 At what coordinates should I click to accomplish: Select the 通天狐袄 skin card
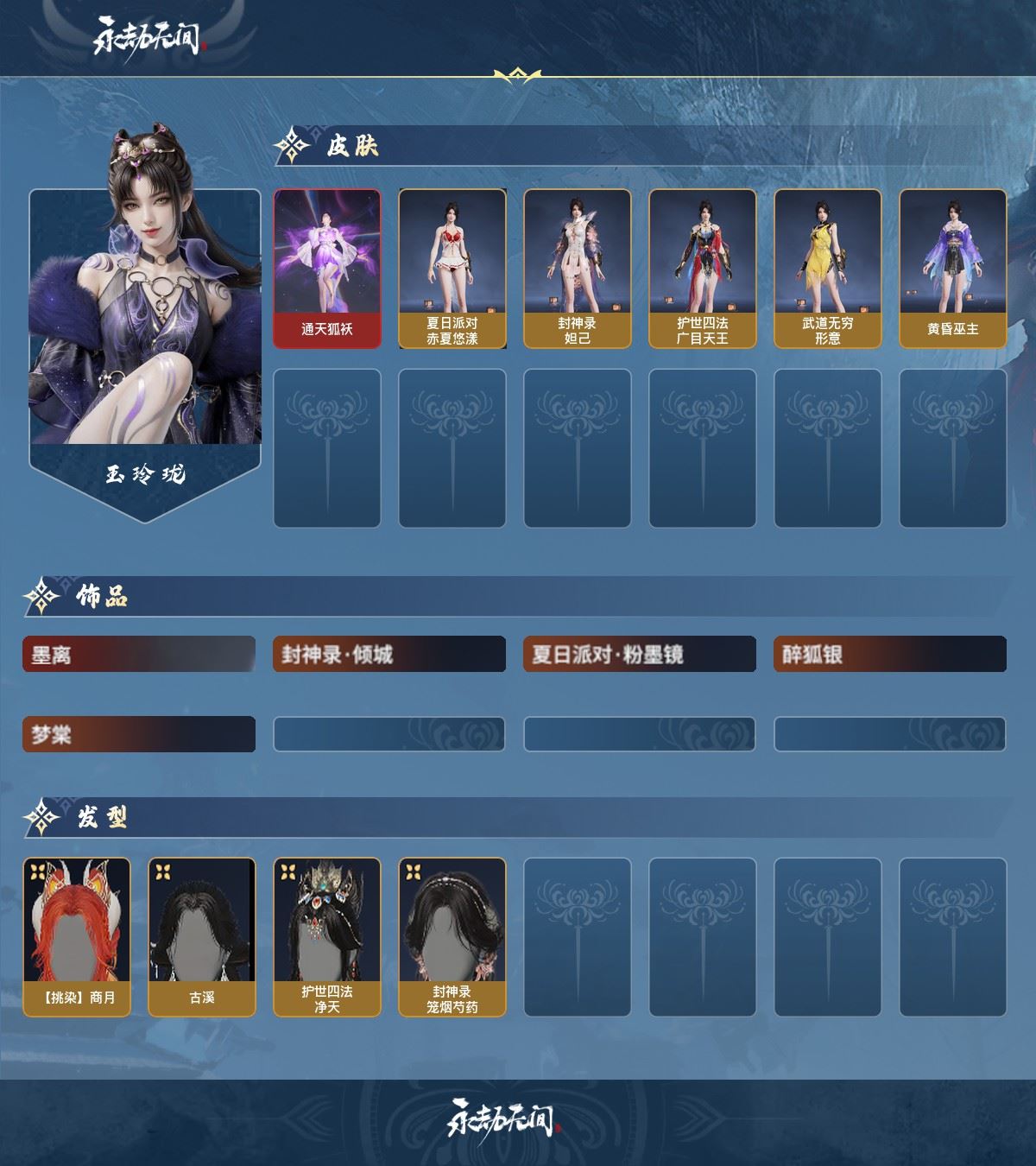[x=327, y=269]
